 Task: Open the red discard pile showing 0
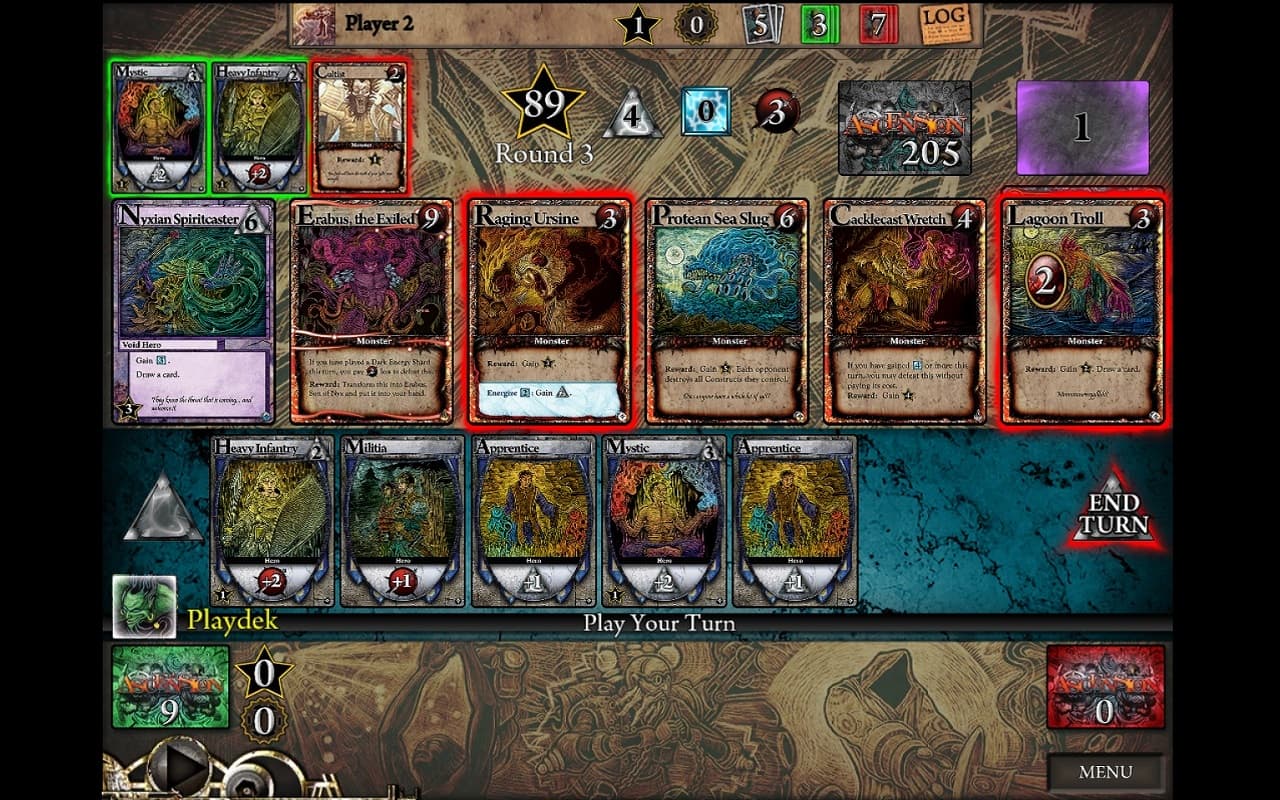(x=1105, y=687)
